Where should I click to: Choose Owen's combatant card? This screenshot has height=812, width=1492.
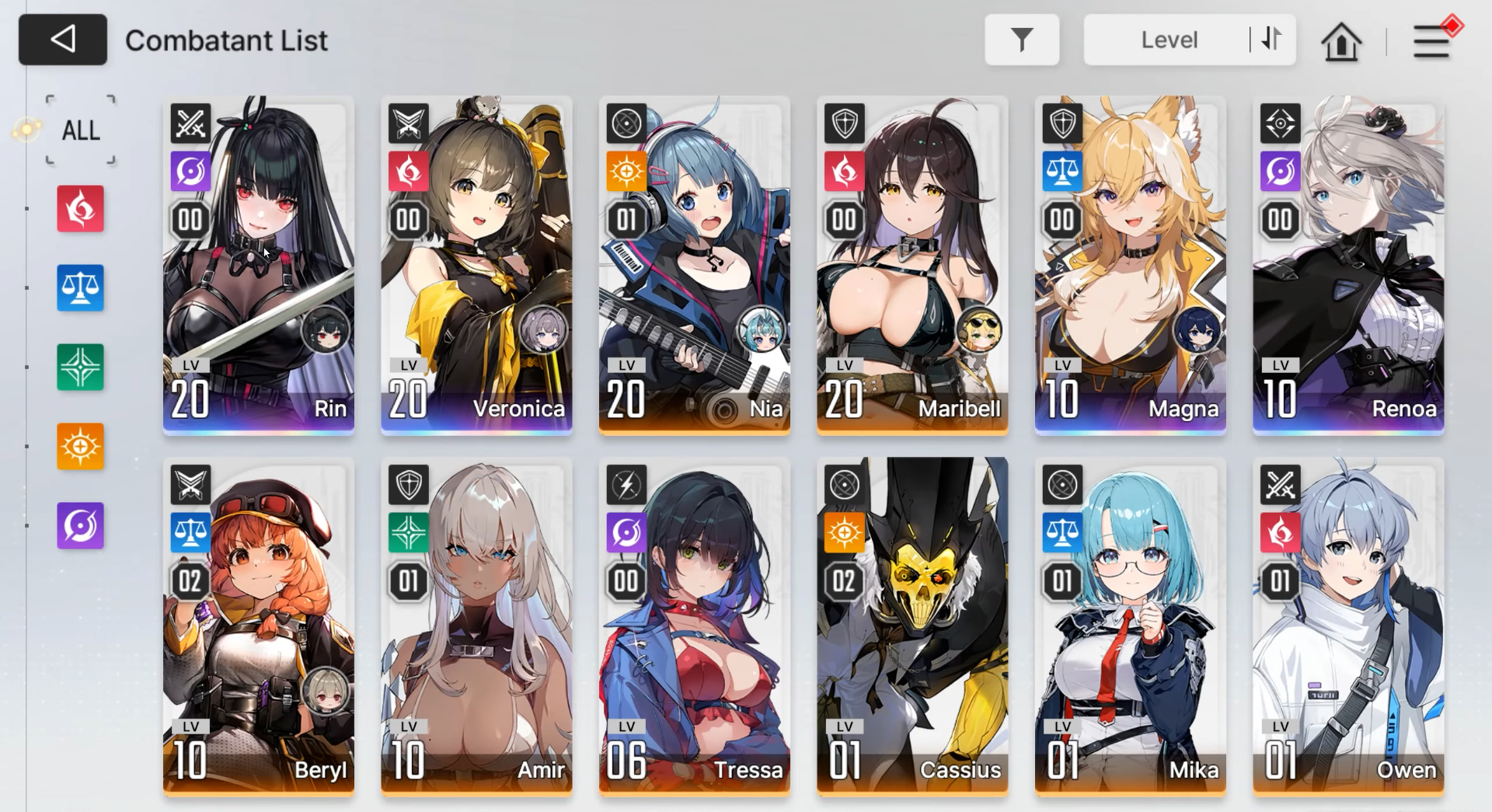[x=1348, y=626]
